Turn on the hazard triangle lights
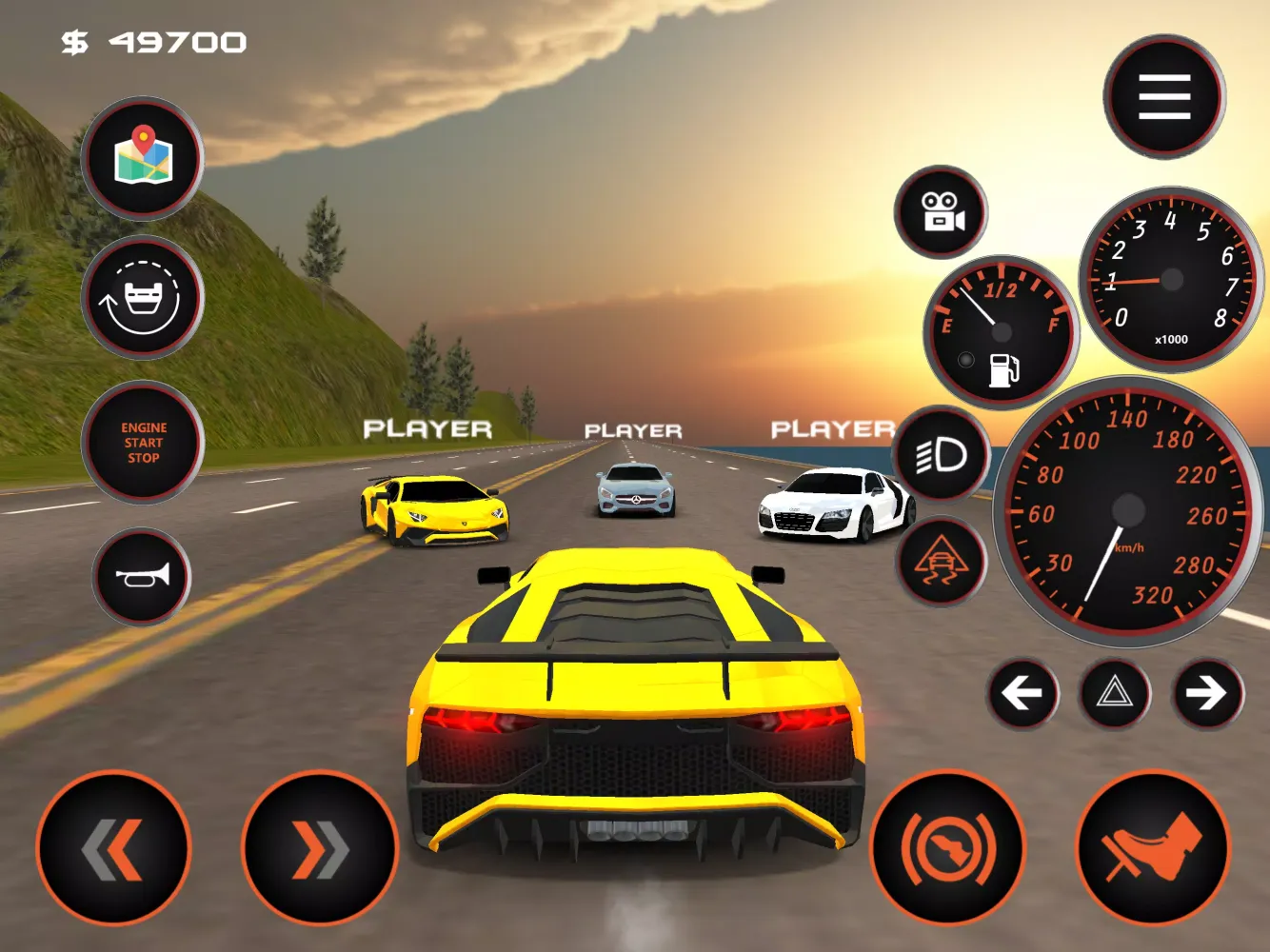 pyautogui.click(x=1115, y=693)
